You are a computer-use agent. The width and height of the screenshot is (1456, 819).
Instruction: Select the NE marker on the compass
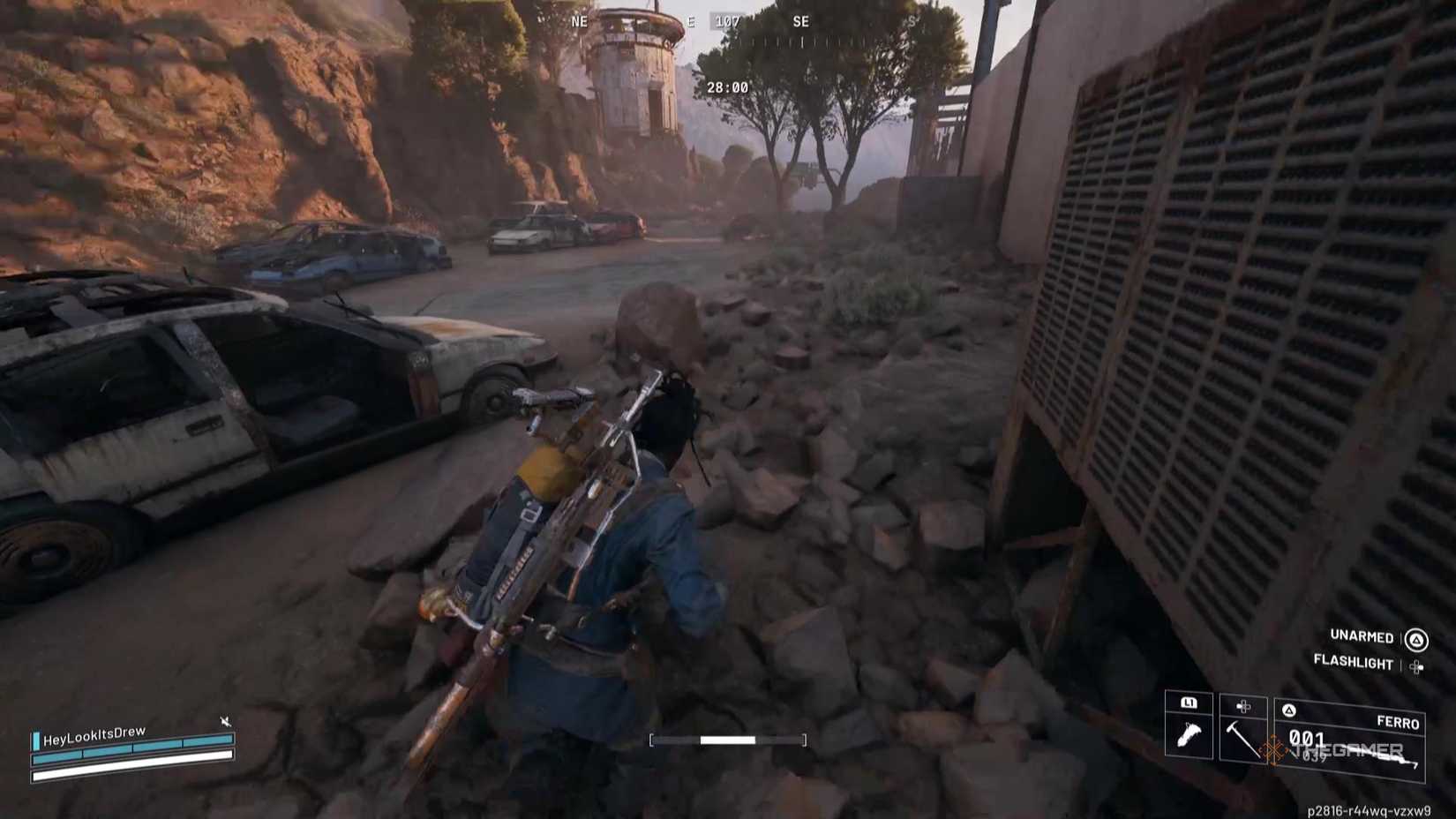[579, 21]
